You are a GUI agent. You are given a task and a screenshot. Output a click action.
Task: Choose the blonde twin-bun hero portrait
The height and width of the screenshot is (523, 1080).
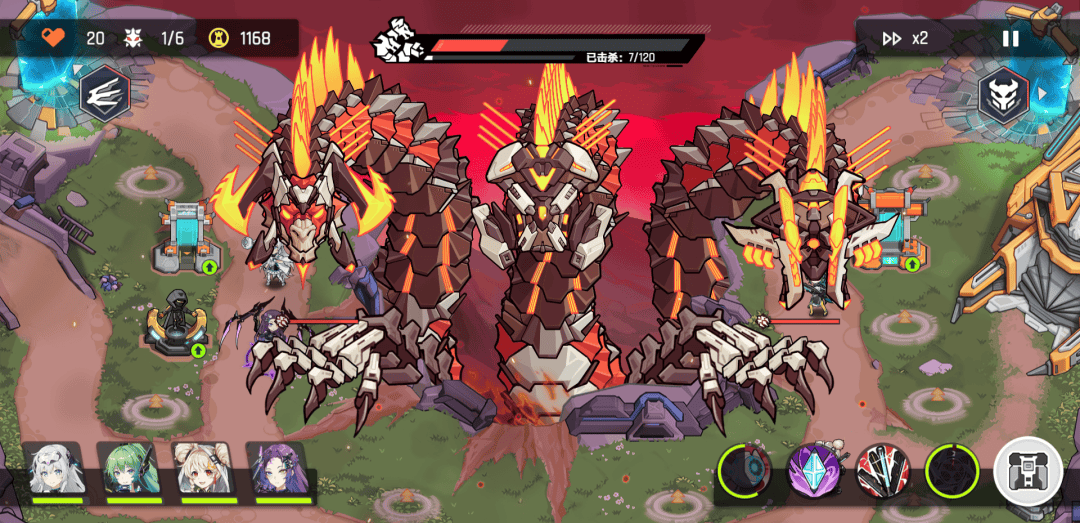(206, 470)
